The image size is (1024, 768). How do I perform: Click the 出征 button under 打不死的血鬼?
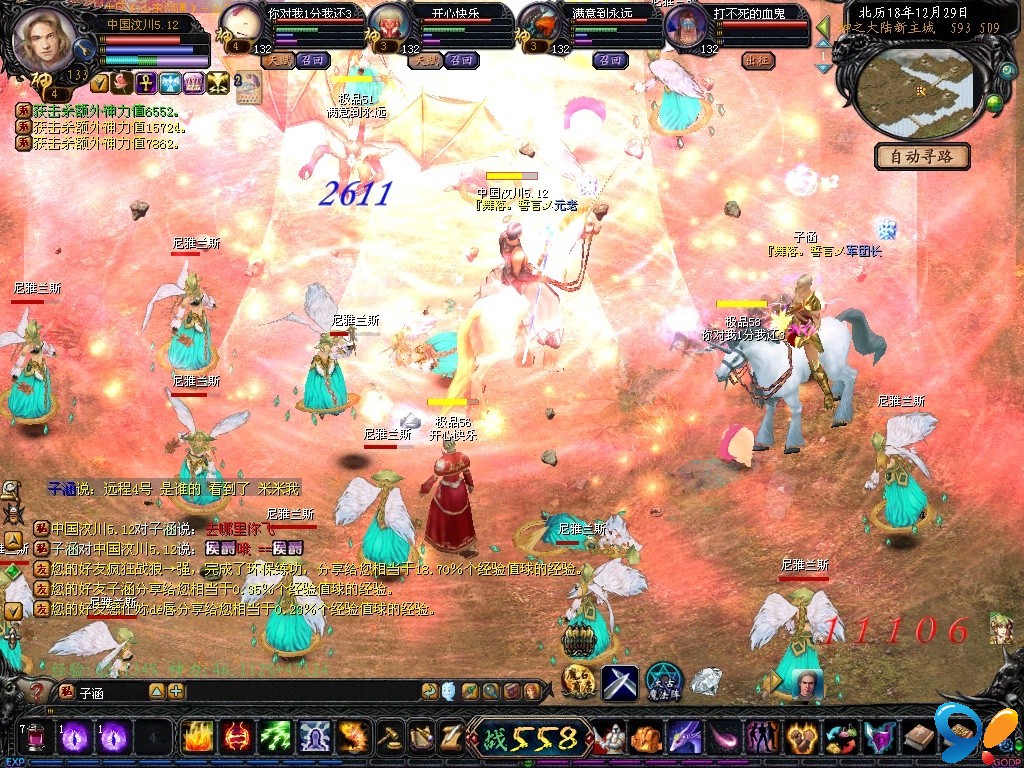(759, 60)
